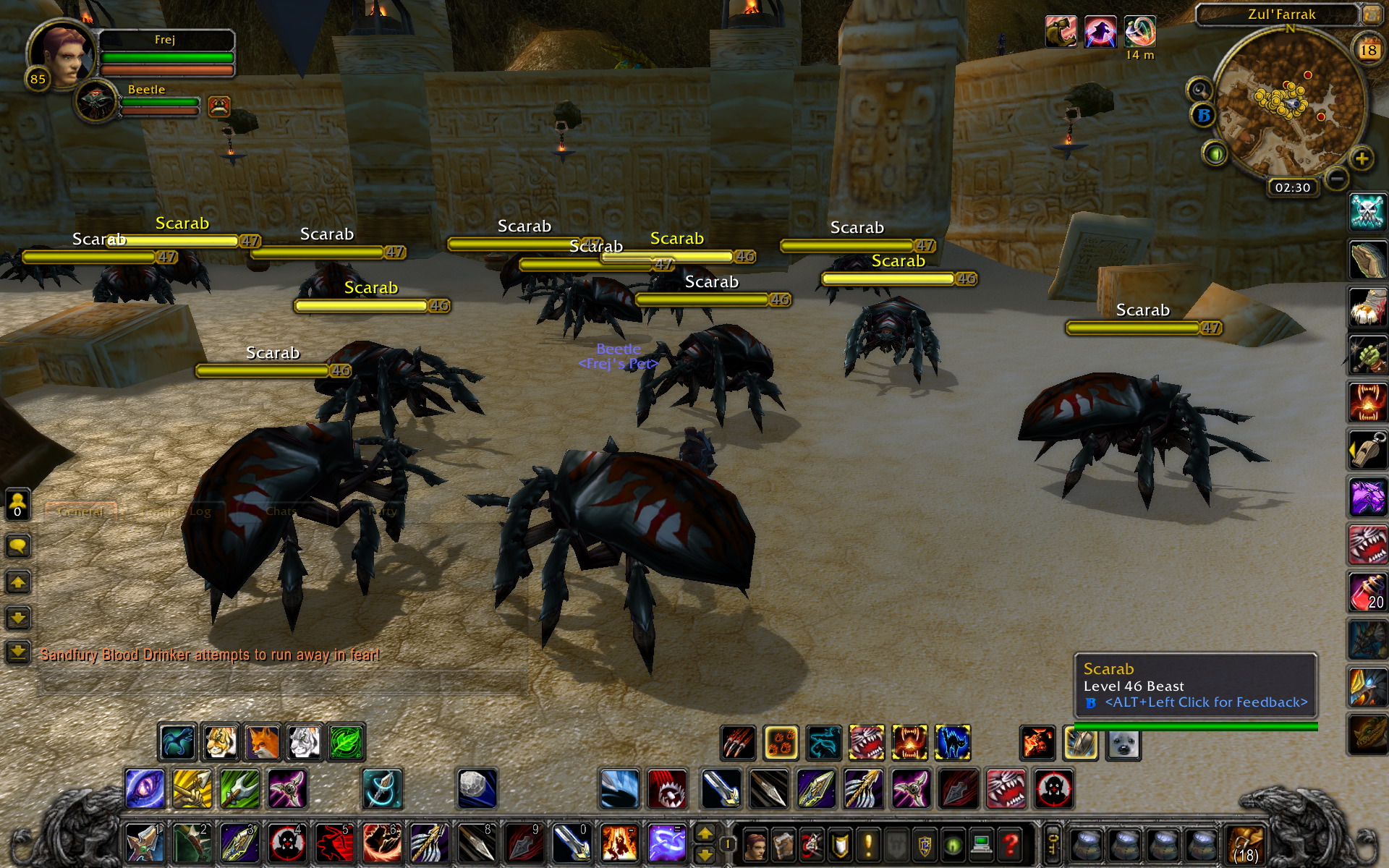Open the red question mark Help button
This screenshot has height=868, width=1389.
(x=1010, y=844)
